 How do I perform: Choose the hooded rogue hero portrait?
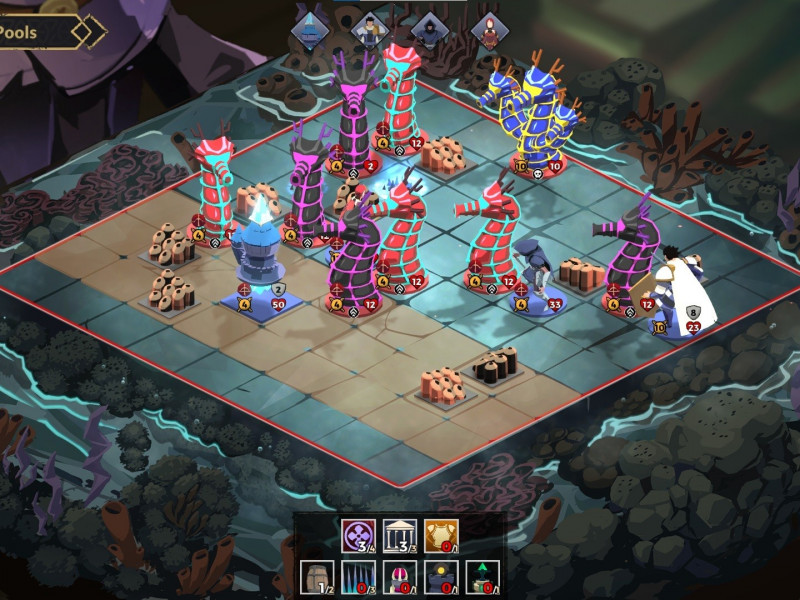pyautogui.click(x=430, y=30)
